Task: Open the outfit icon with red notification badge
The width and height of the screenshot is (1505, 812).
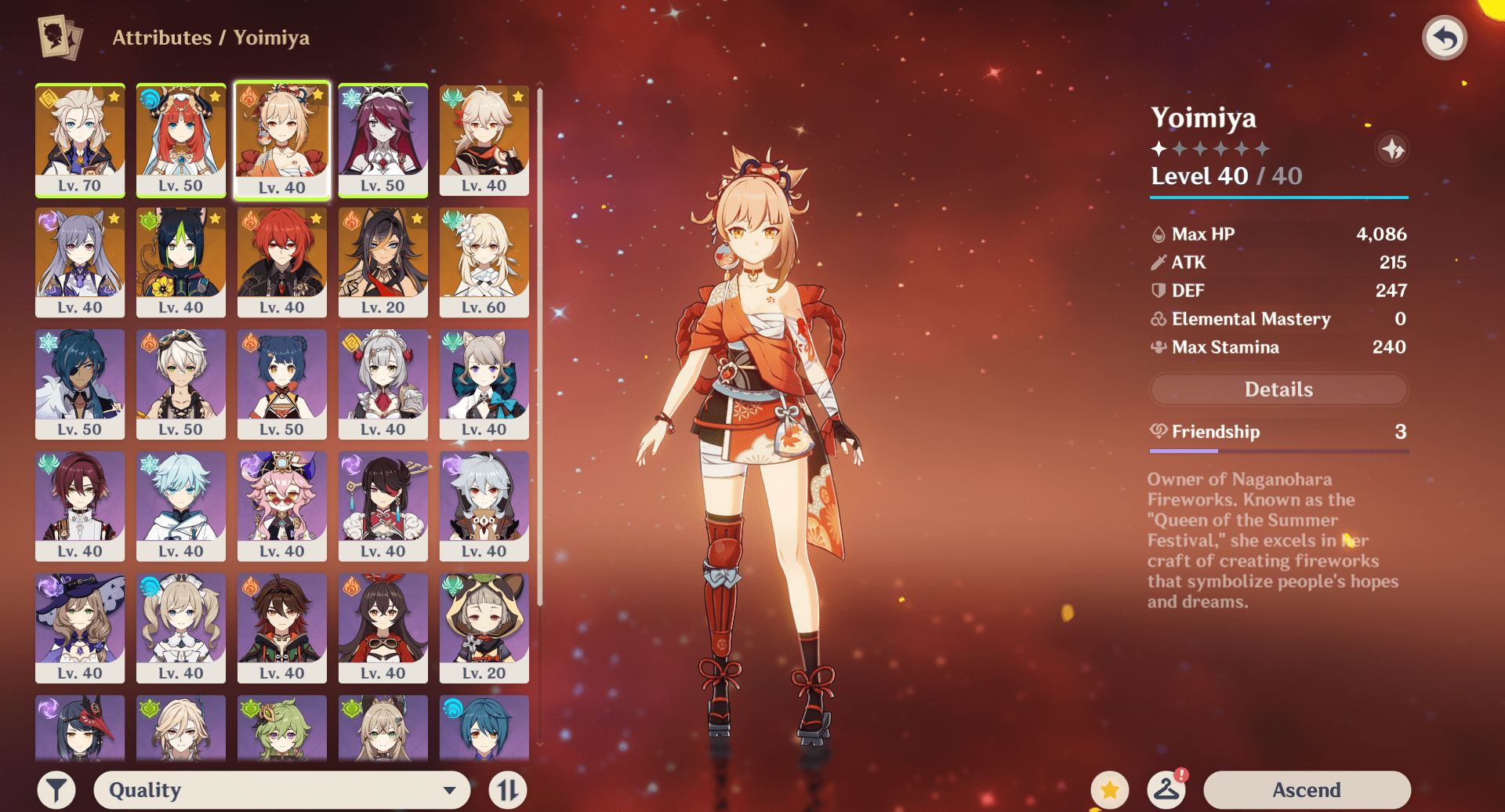Action: click(1167, 789)
